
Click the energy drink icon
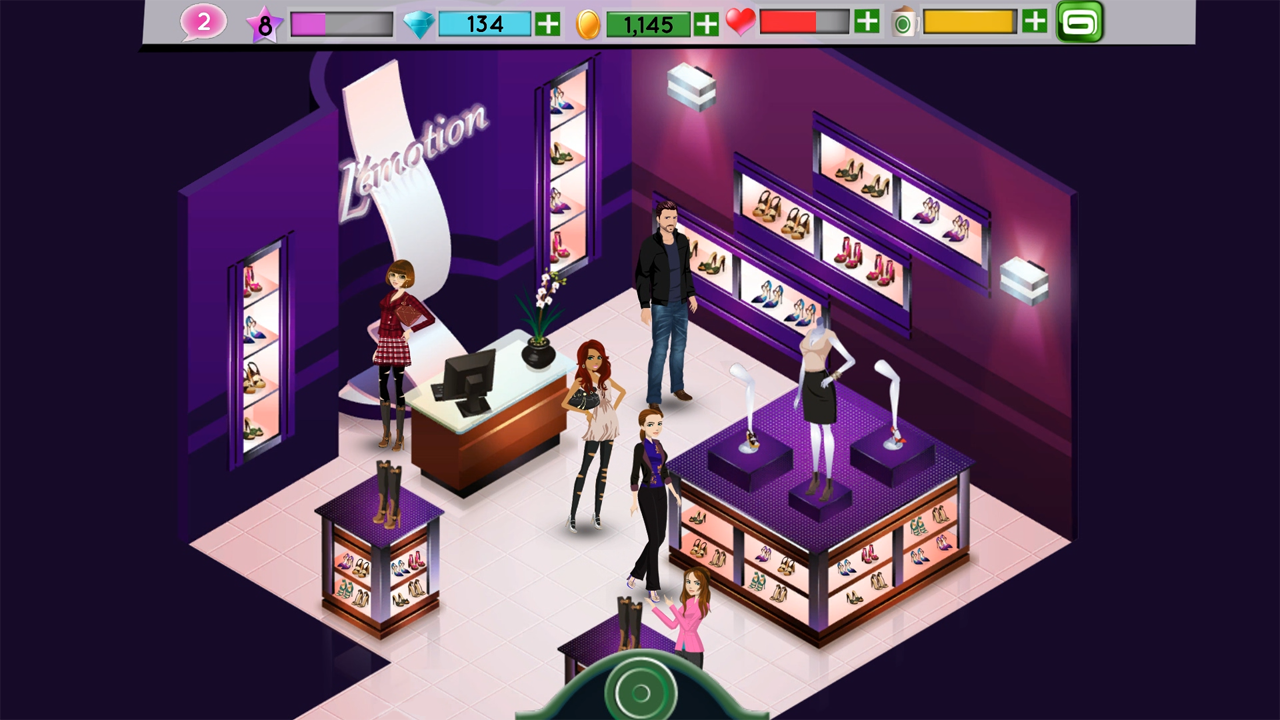click(904, 21)
